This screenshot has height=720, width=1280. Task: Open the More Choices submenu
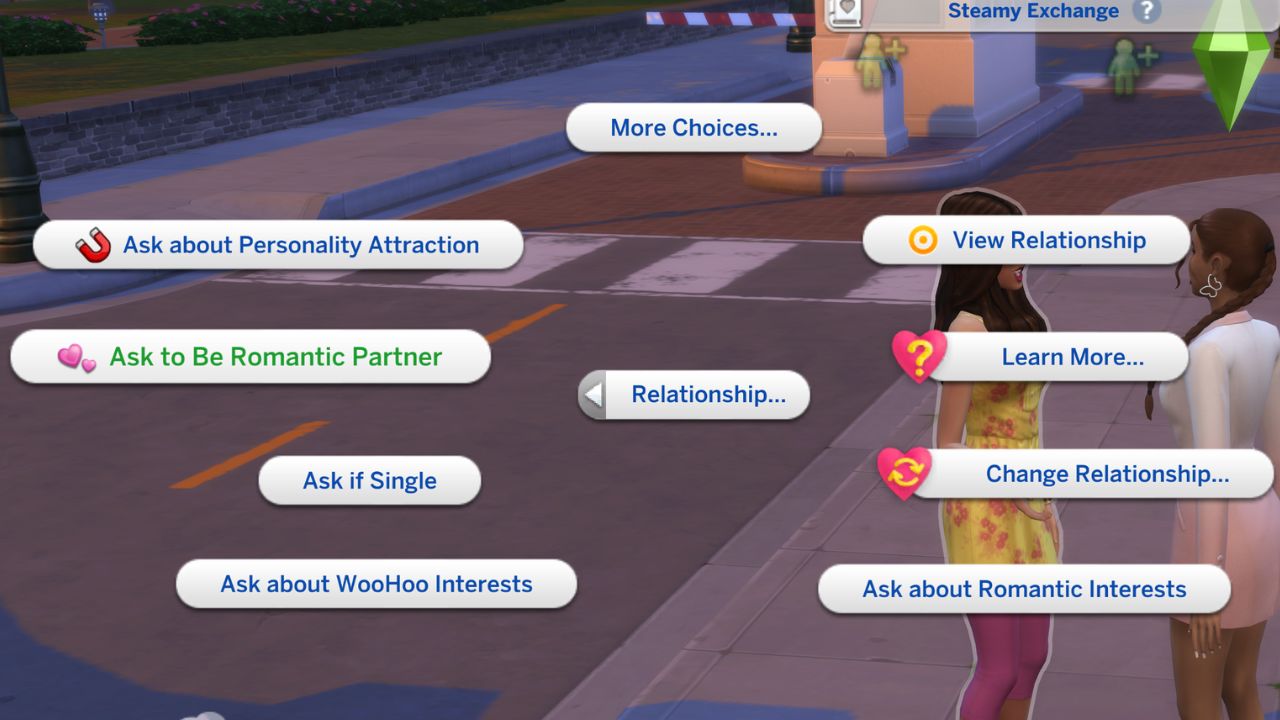694,128
